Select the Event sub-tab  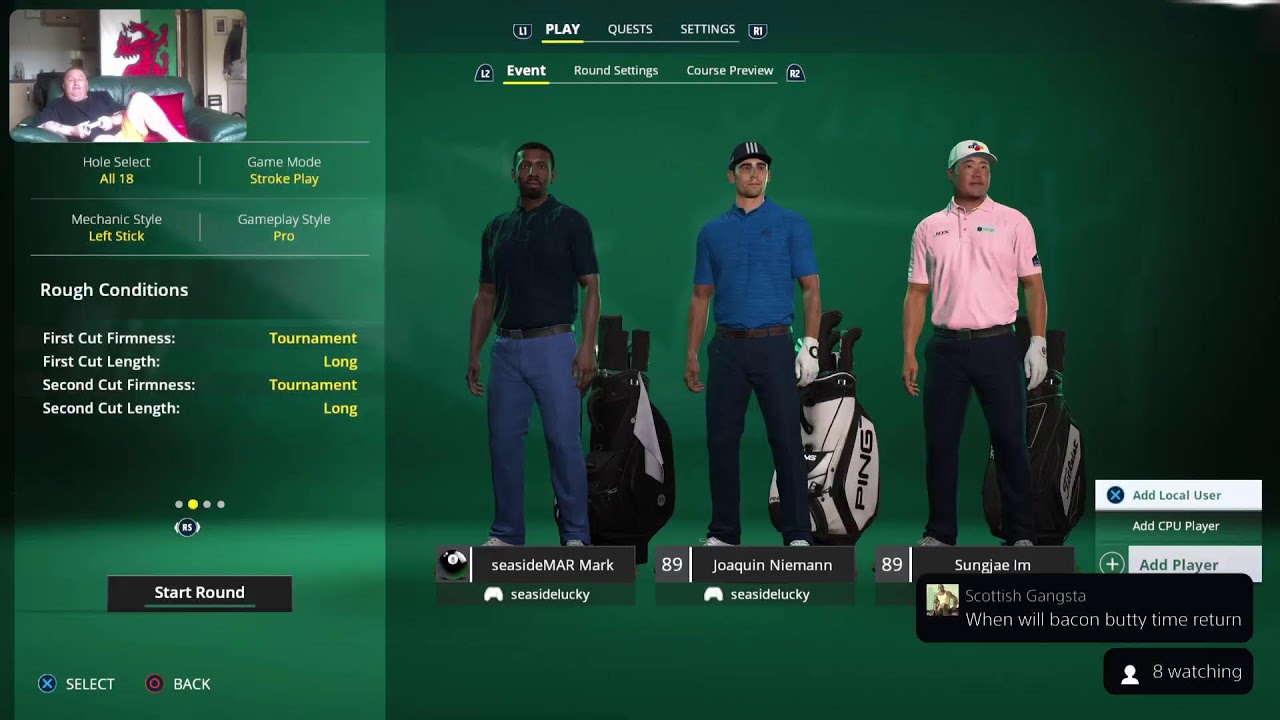click(526, 71)
